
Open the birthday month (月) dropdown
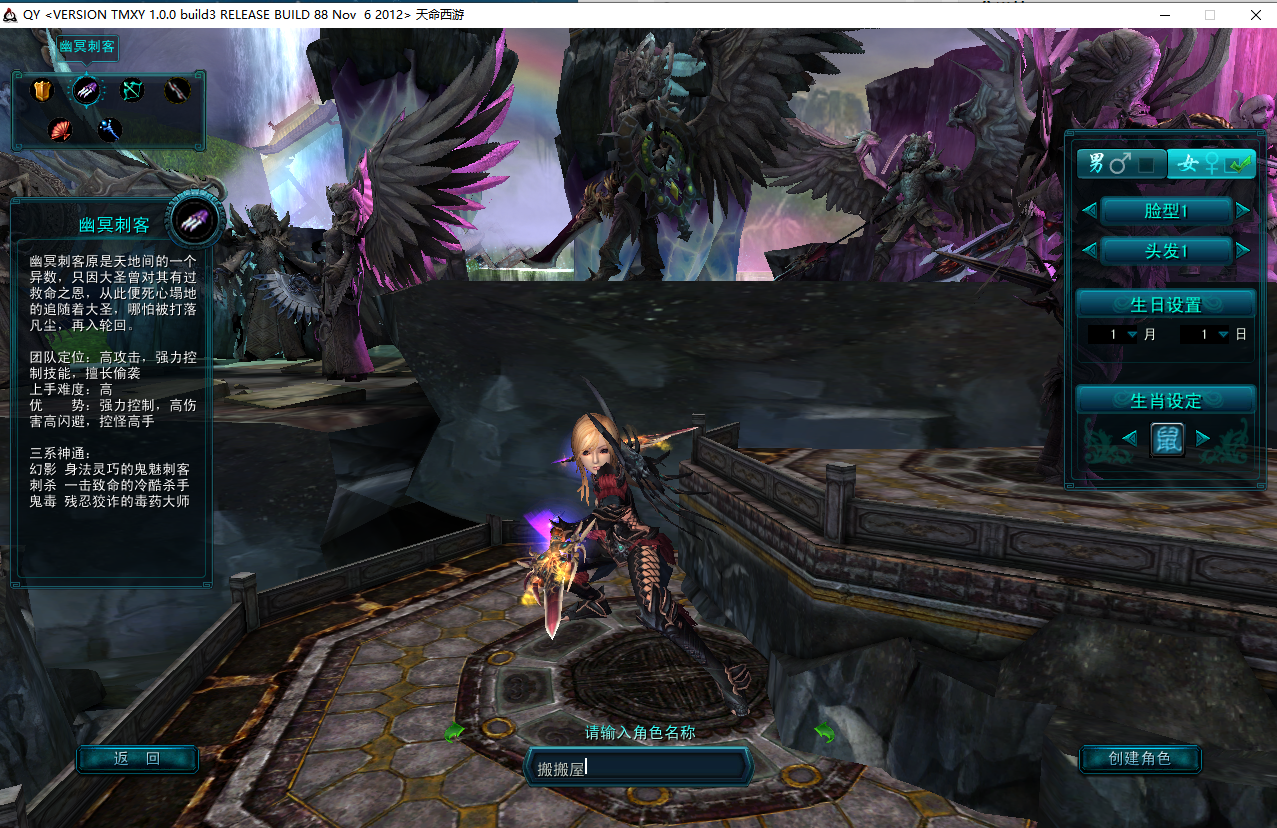point(1132,335)
